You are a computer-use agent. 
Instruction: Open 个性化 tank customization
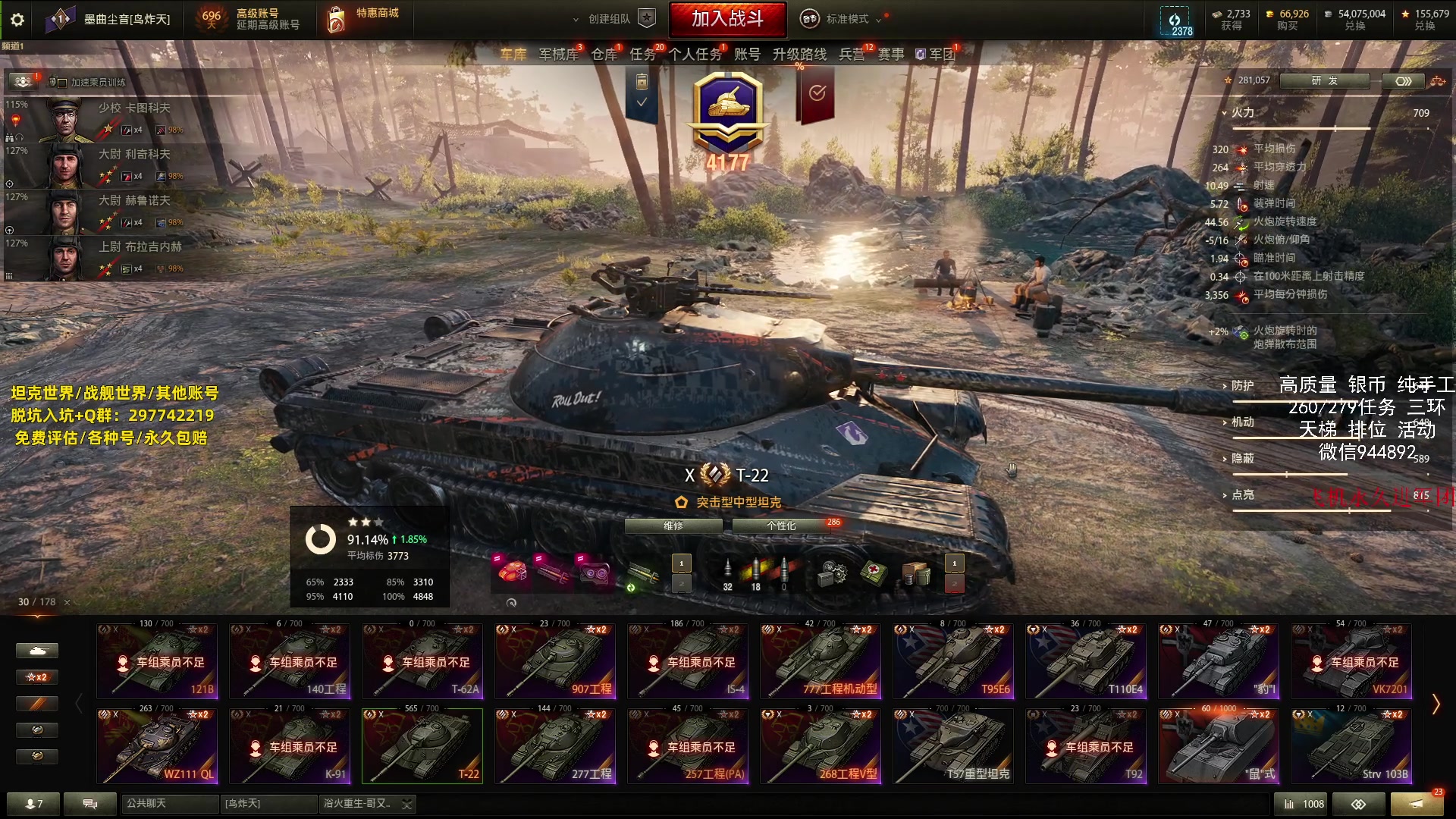781,526
